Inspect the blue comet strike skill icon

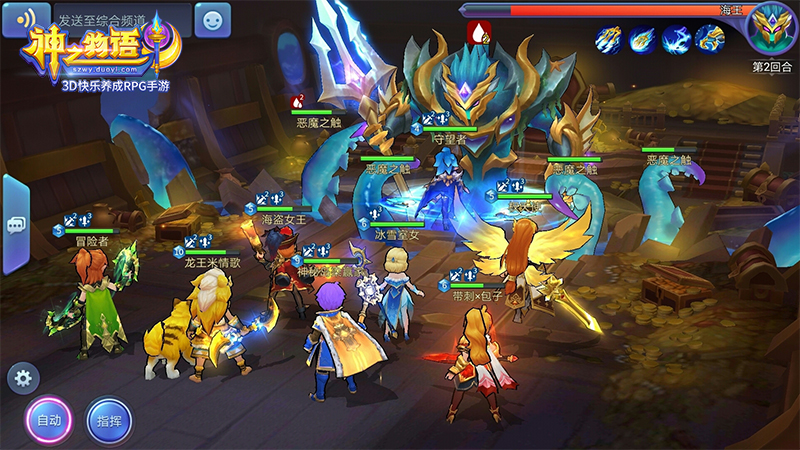pos(642,39)
